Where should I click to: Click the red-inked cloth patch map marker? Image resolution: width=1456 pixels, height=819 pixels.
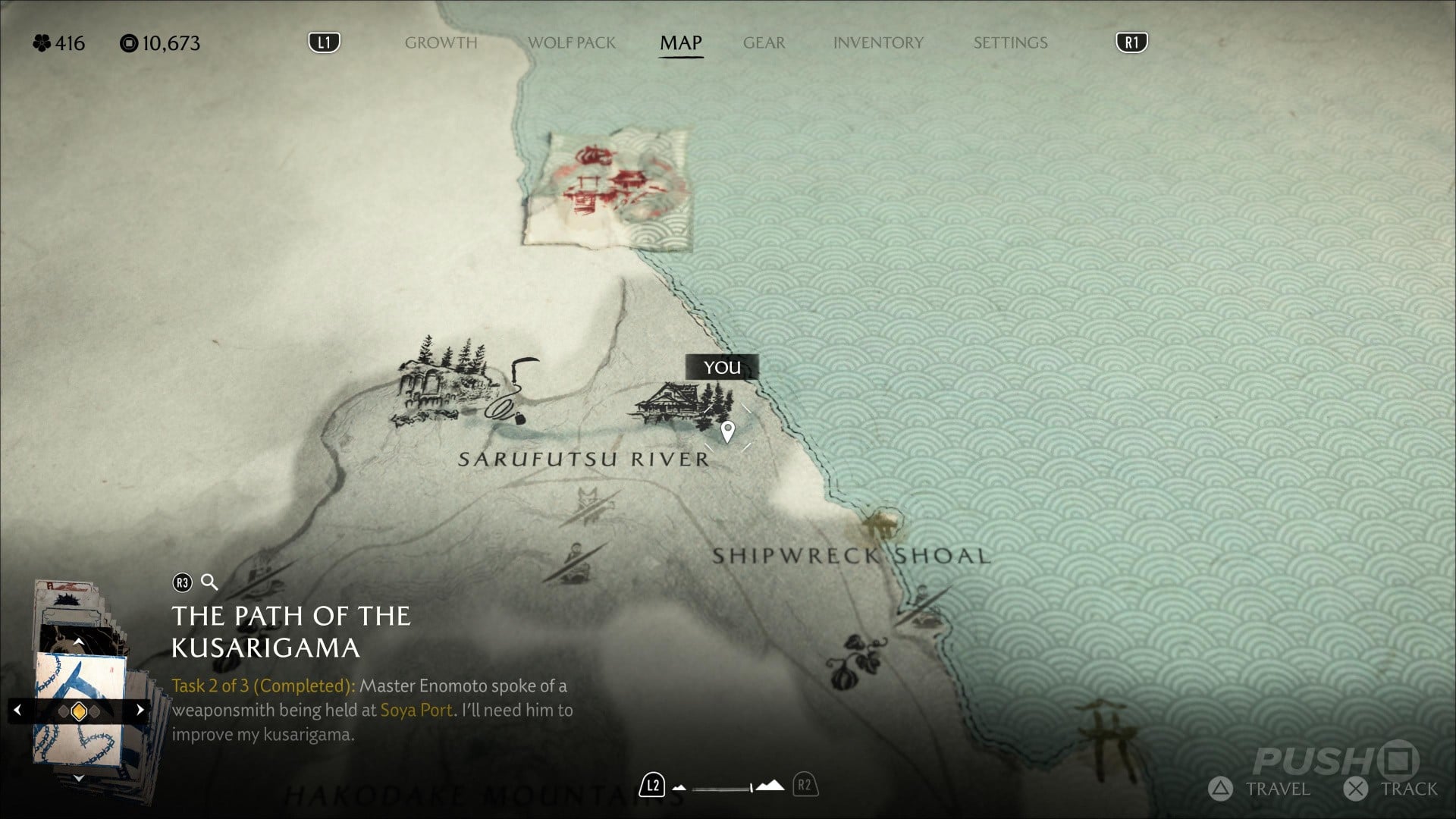tap(607, 190)
